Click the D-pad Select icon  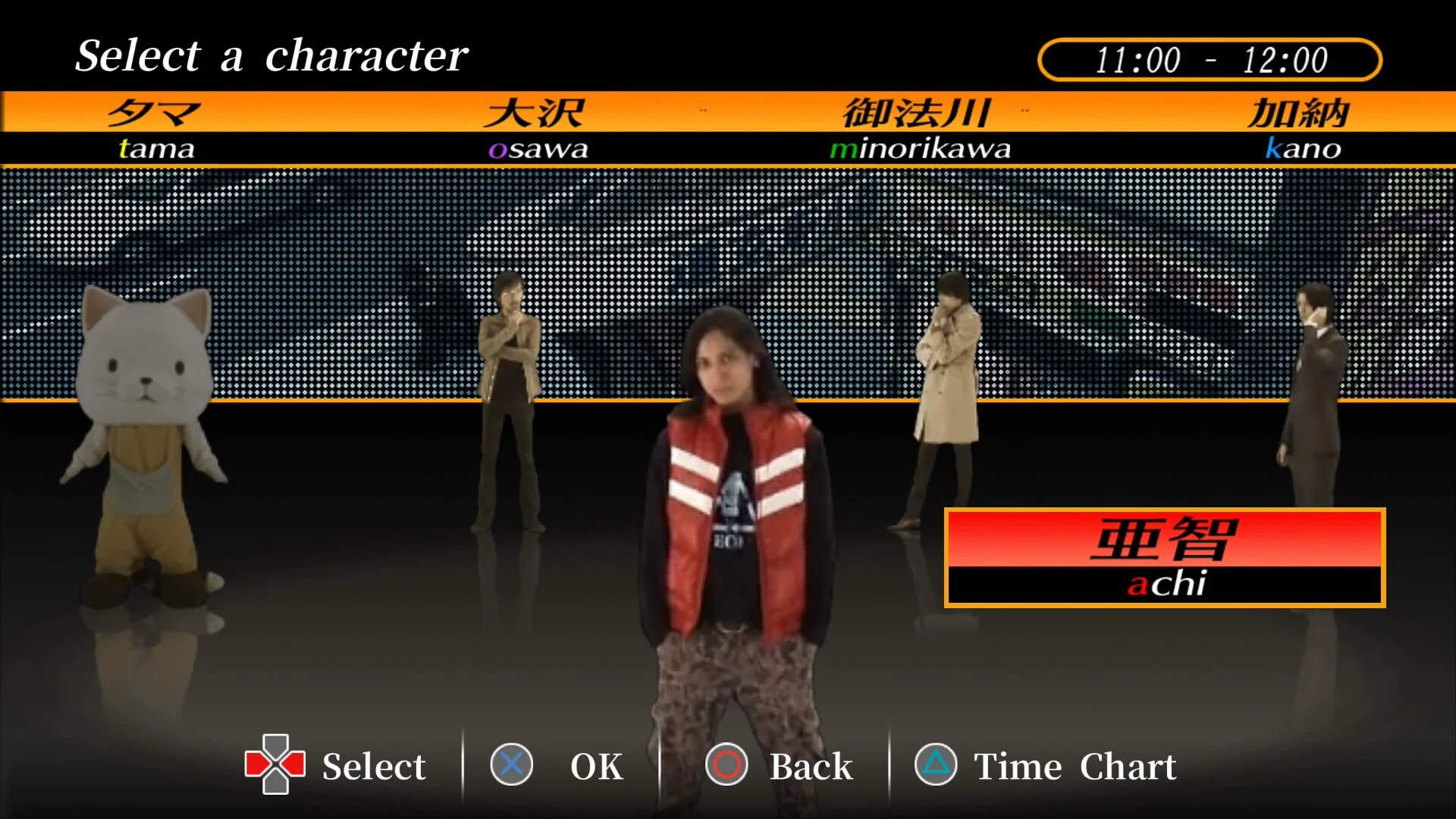275,766
